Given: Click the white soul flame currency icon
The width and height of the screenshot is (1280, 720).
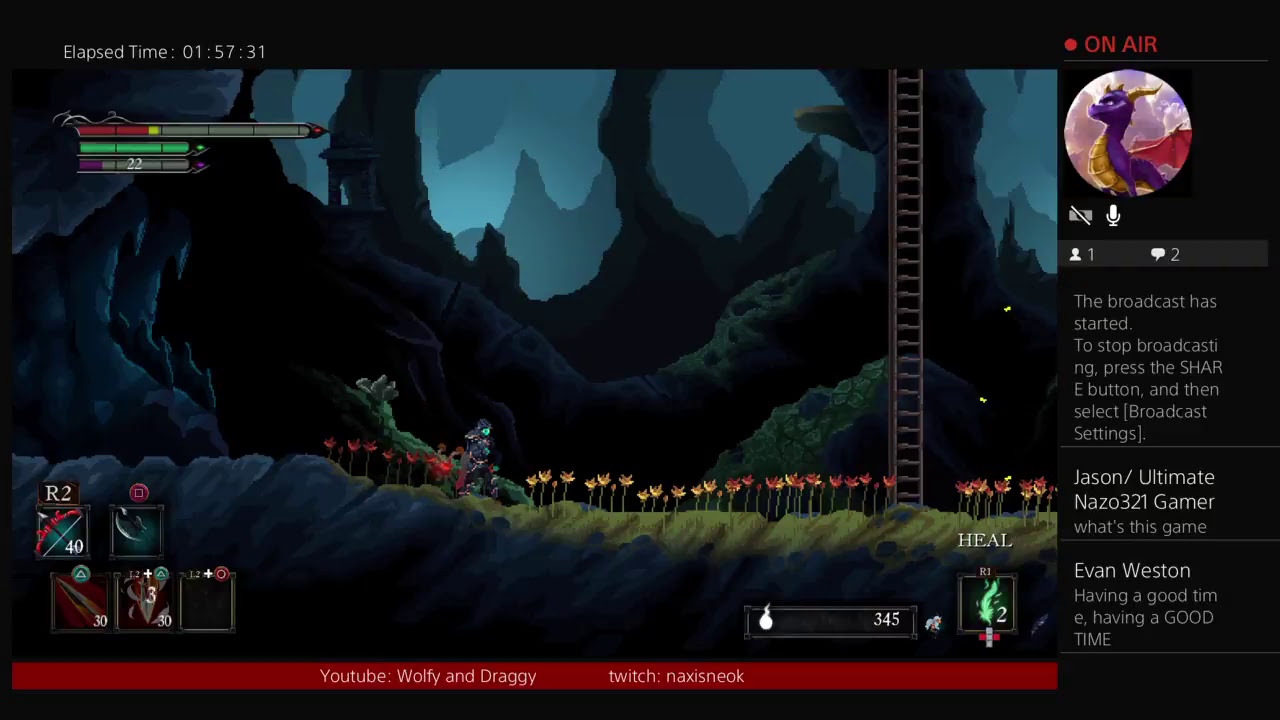Looking at the screenshot, I should 766,619.
